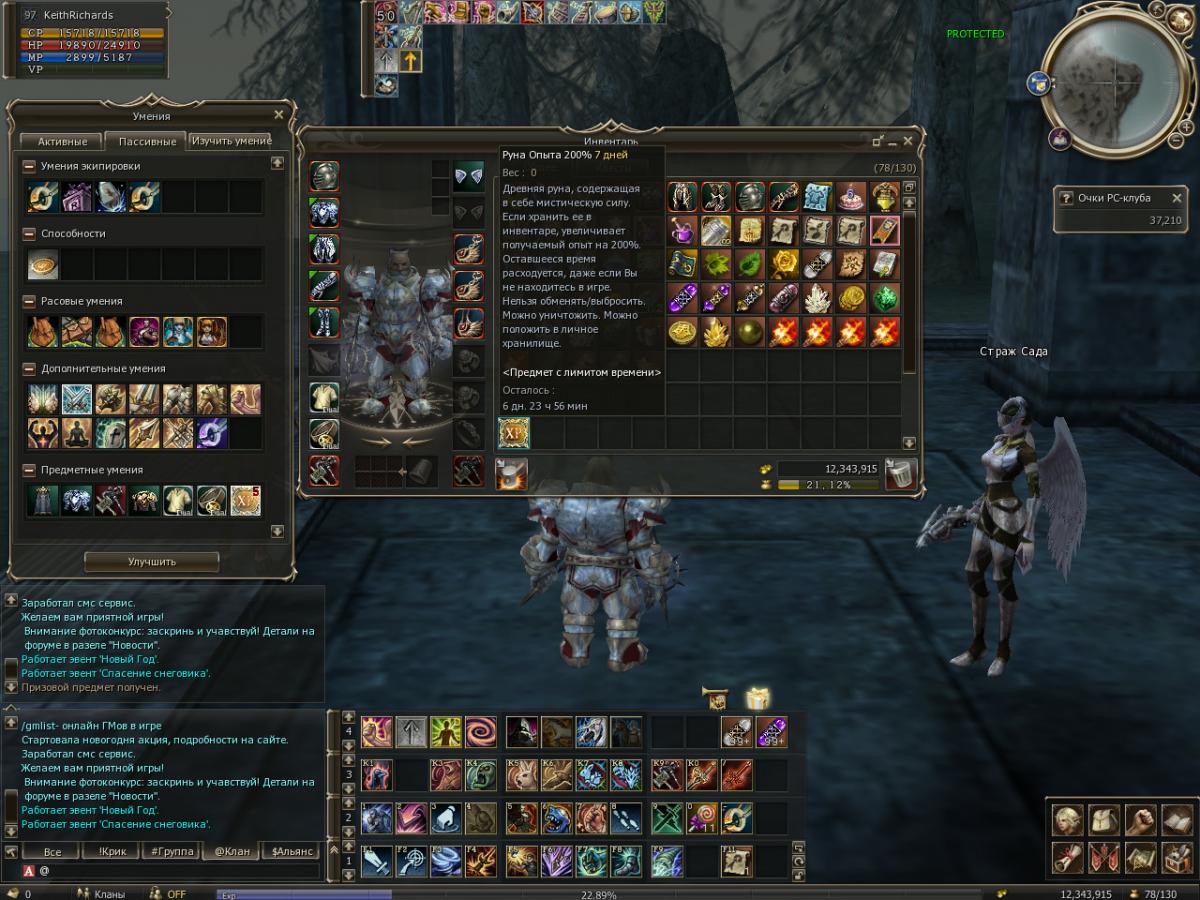Use the lollipop item on the hotbar
Image resolution: width=1200 pixels, height=900 pixels.
click(x=701, y=818)
